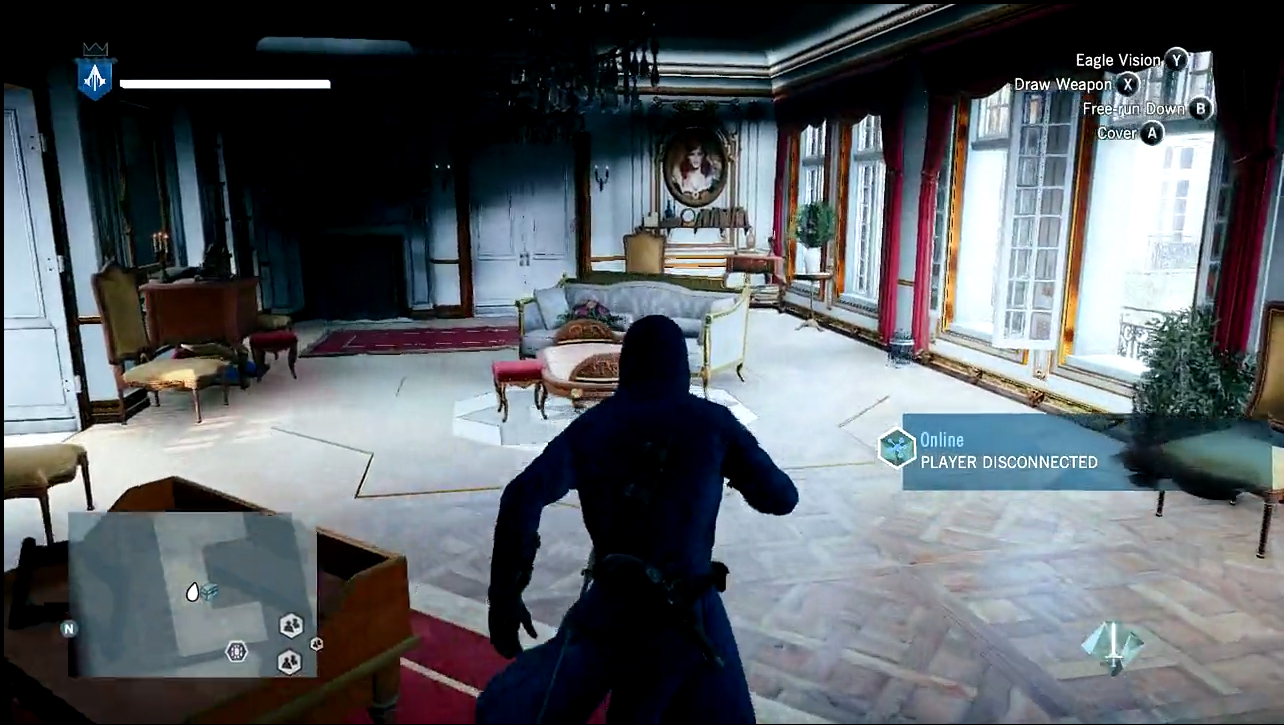
Task: Click the Assassin crest emblem icon
Action: point(96,76)
